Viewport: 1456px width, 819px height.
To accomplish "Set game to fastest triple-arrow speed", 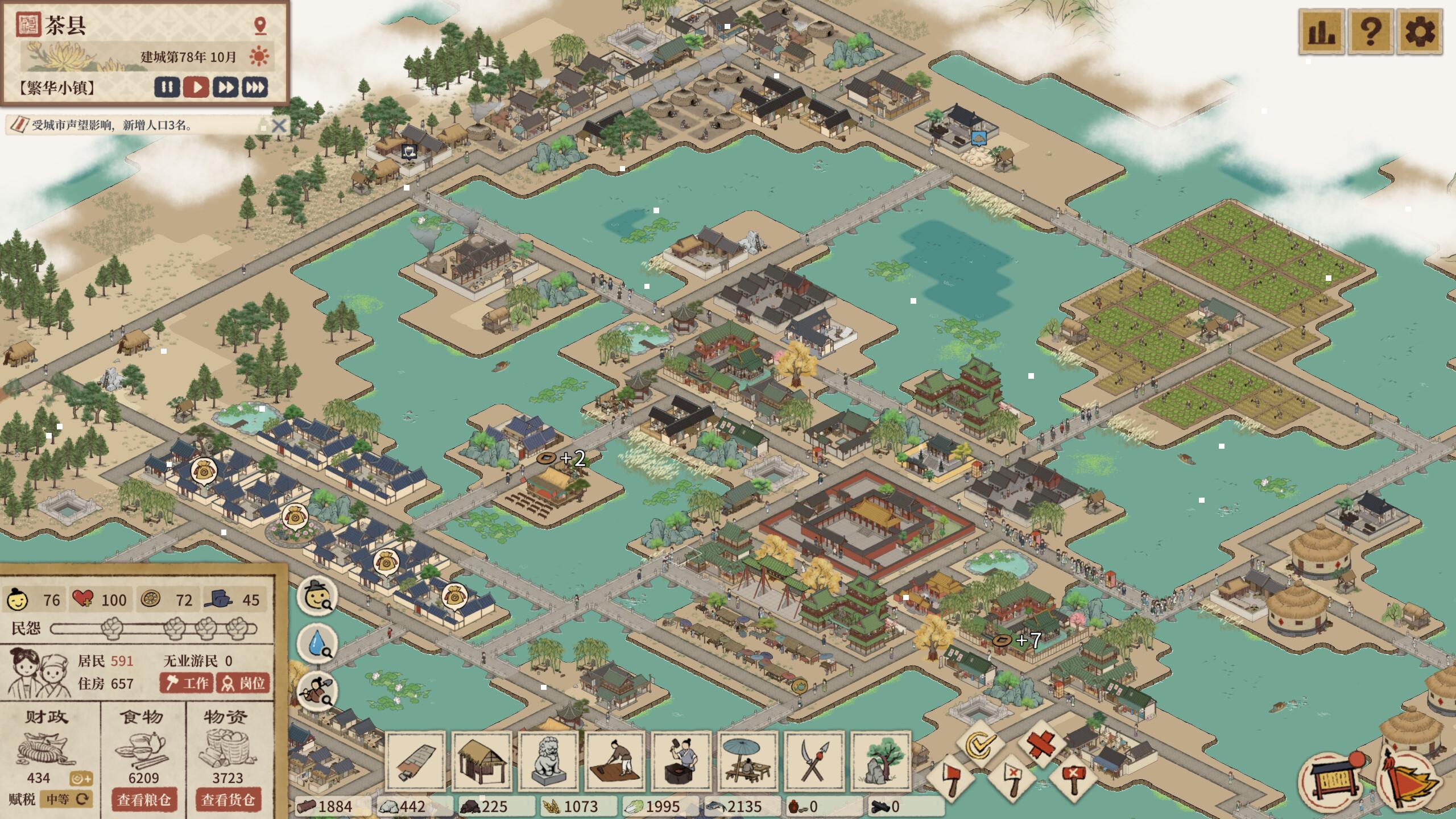I will pyautogui.click(x=255, y=88).
